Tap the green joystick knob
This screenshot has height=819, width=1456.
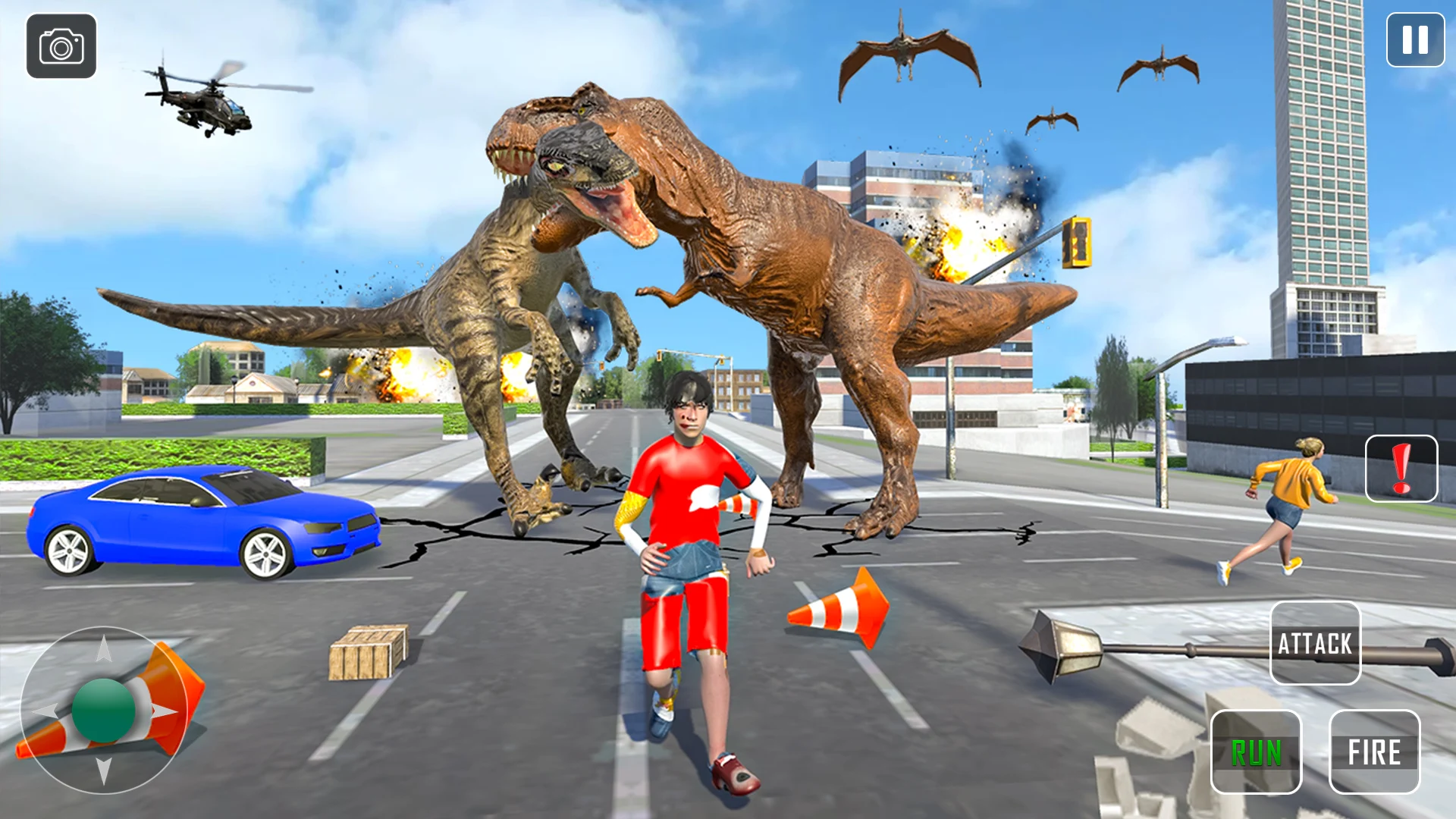pos(103,711)
